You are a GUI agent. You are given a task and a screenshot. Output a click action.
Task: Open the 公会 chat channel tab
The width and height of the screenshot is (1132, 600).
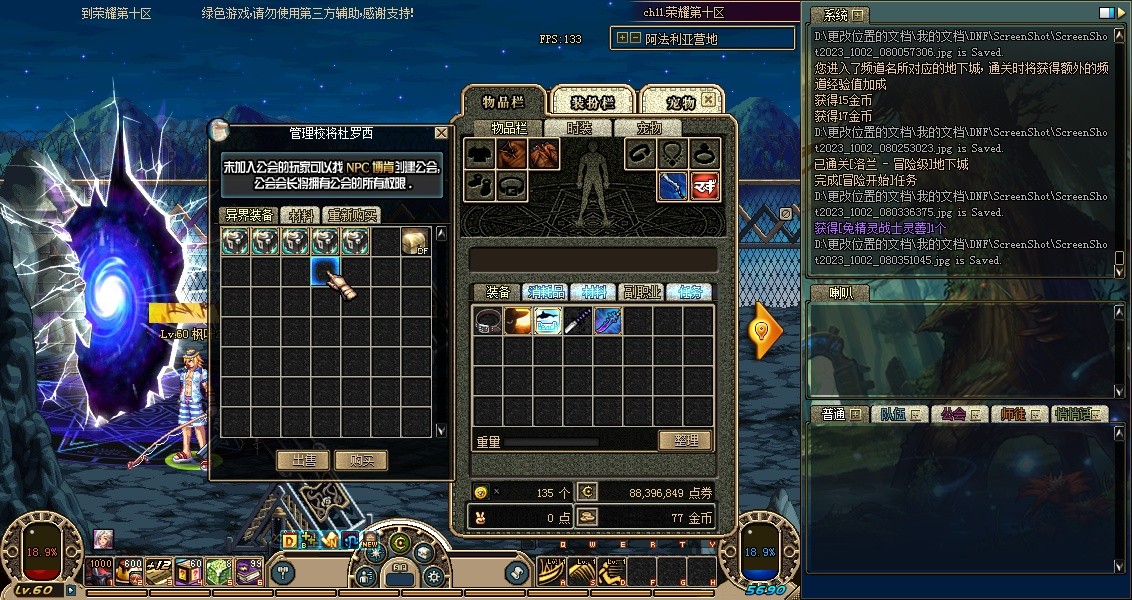(x=958, y=414)
